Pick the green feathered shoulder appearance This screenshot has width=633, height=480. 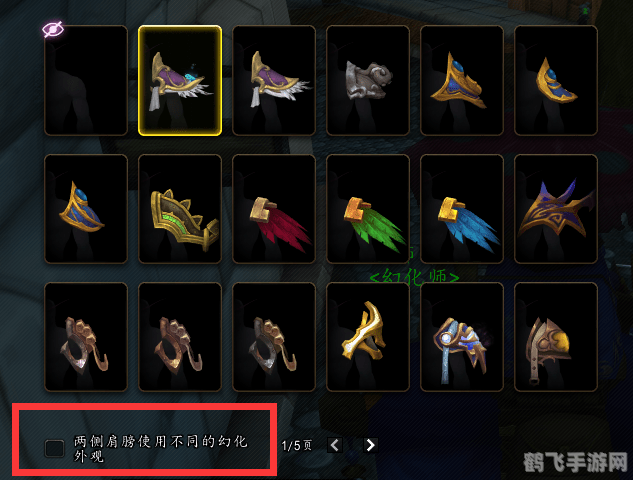click(368, 209)
